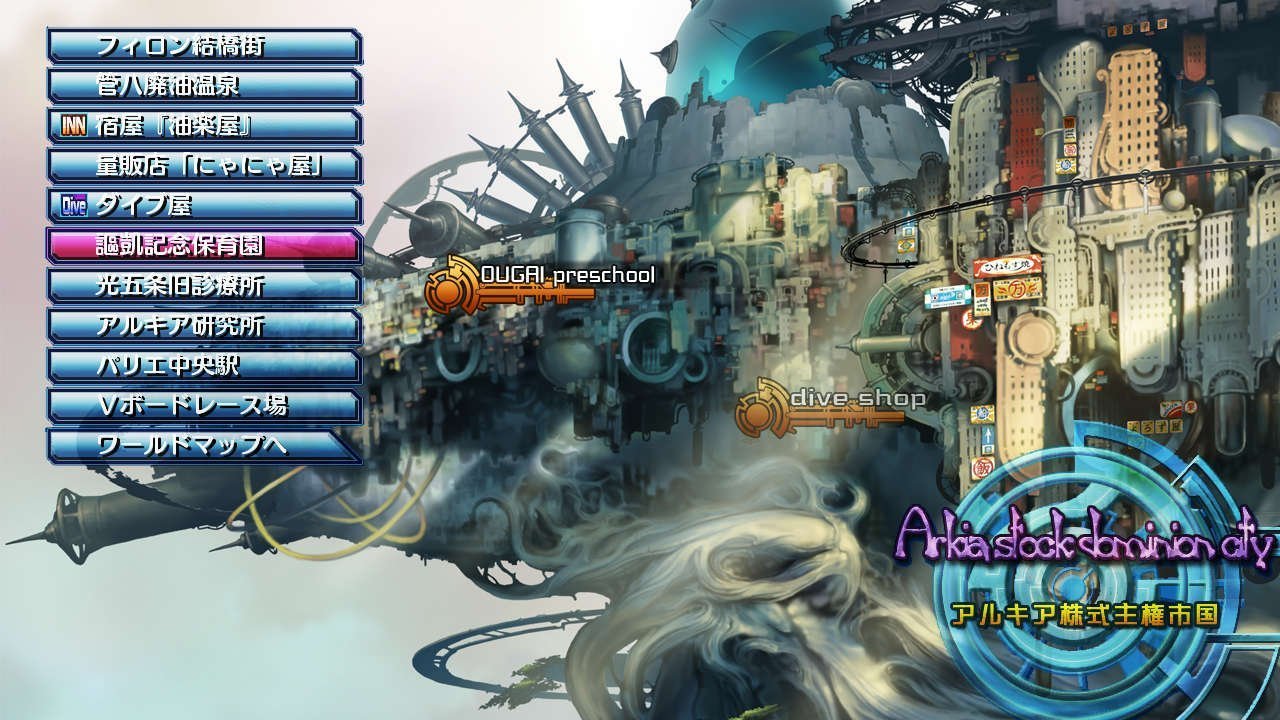Click the blue signboard under the monorail track
Image resolution: width=1280 pixels, height=720 pixels.
(x=945, y=295)
